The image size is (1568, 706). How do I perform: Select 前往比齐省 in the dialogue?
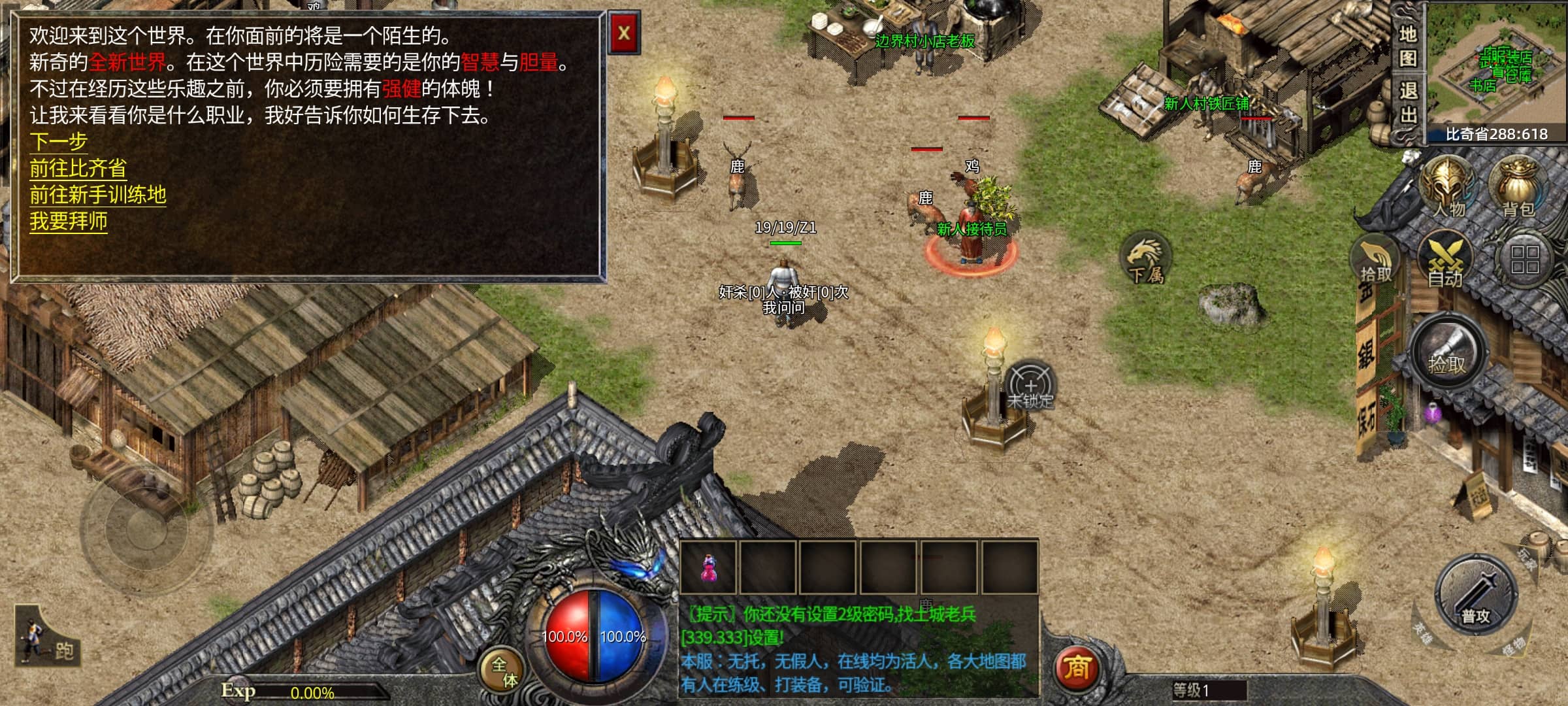click(x=78, y=168)
